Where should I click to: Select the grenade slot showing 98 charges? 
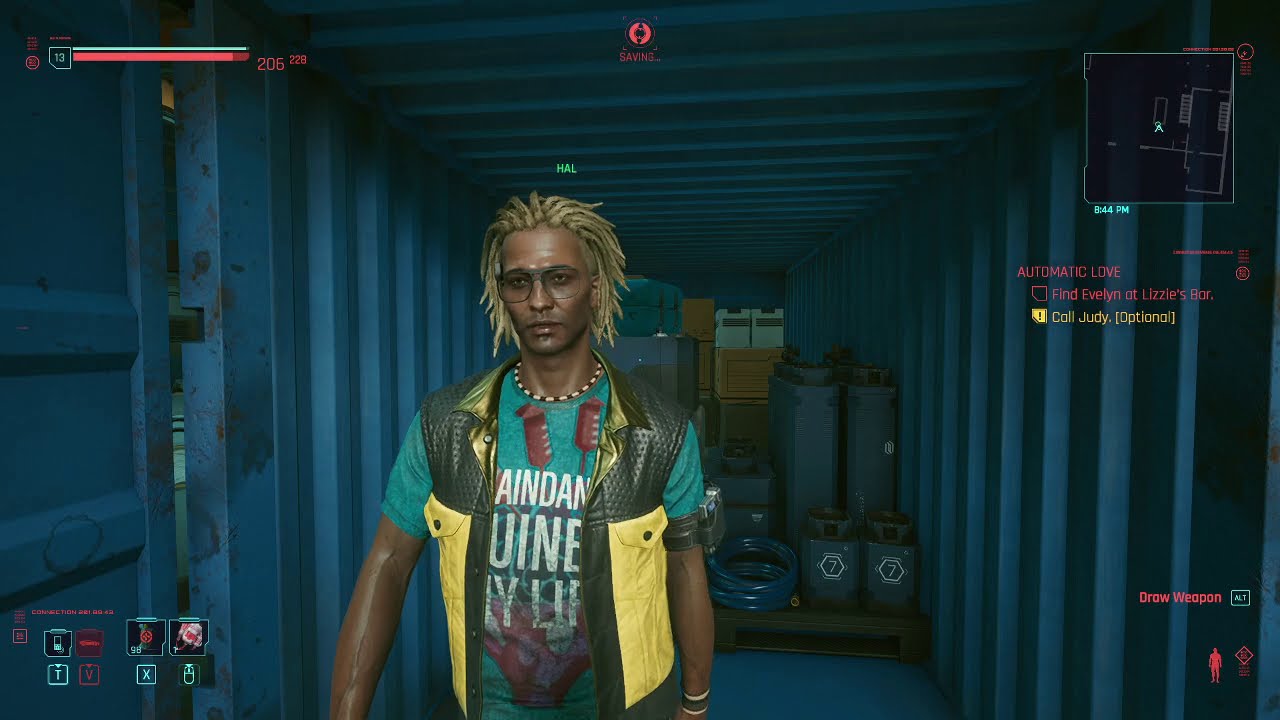tap(145, 637)
